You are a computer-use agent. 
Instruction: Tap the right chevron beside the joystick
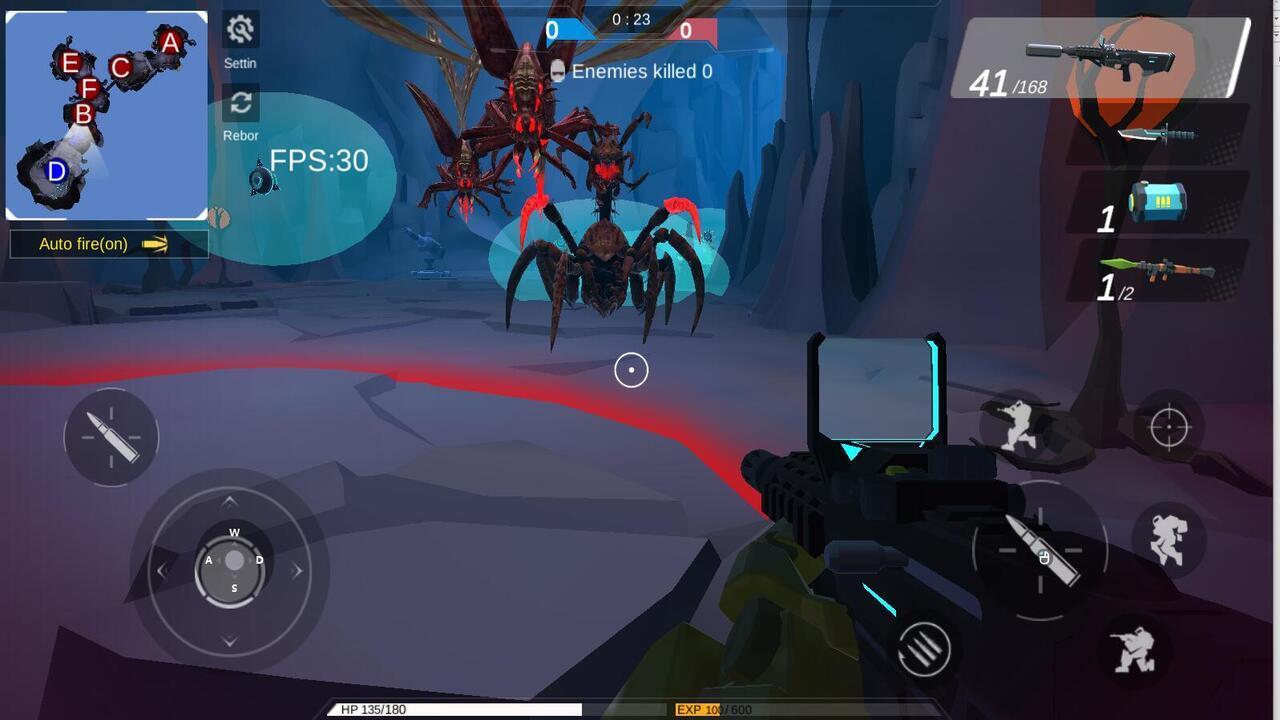pyautogui.click(x=297, y=571)
